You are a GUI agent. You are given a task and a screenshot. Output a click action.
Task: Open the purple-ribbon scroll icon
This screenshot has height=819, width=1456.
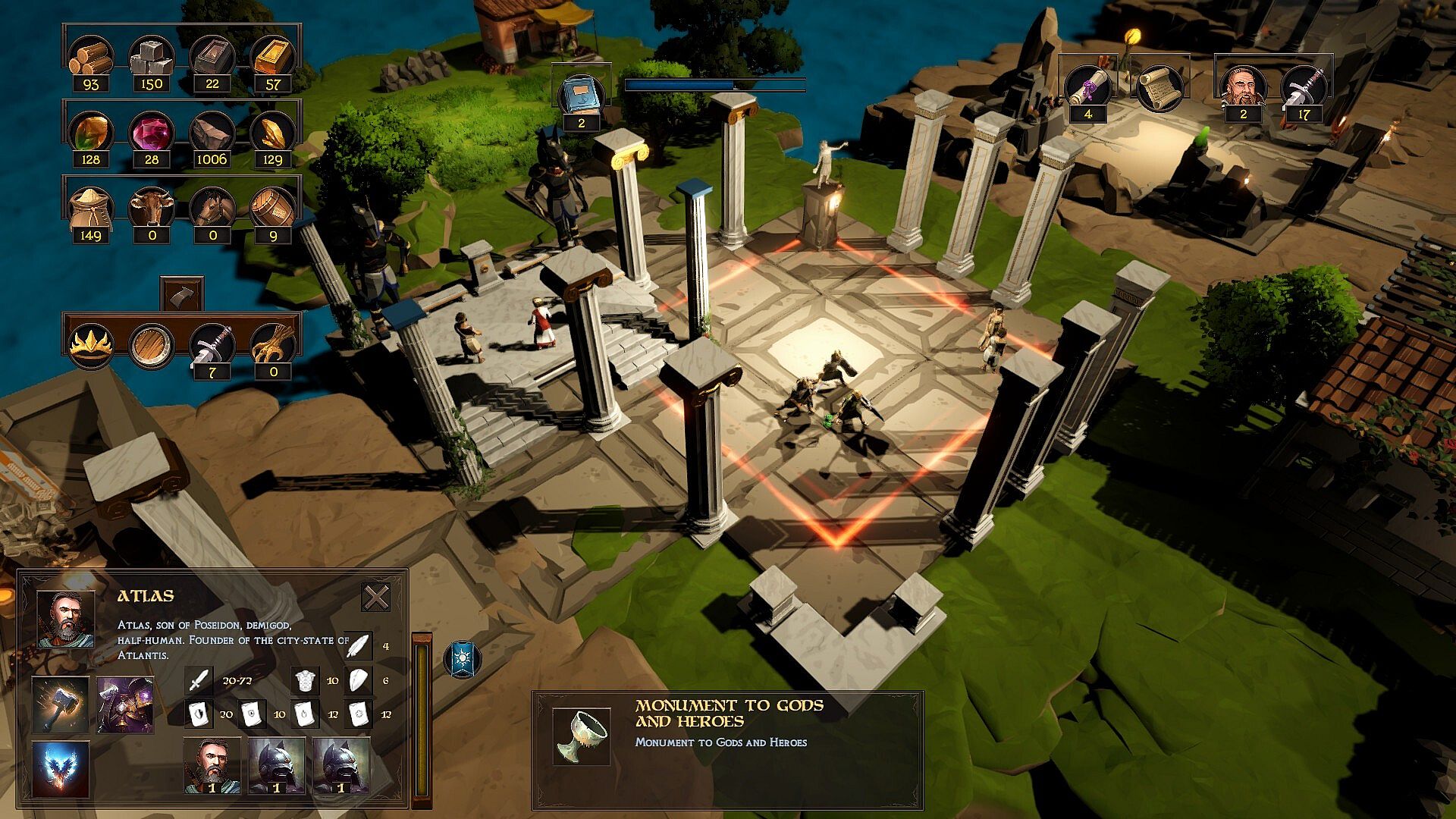1088,87
